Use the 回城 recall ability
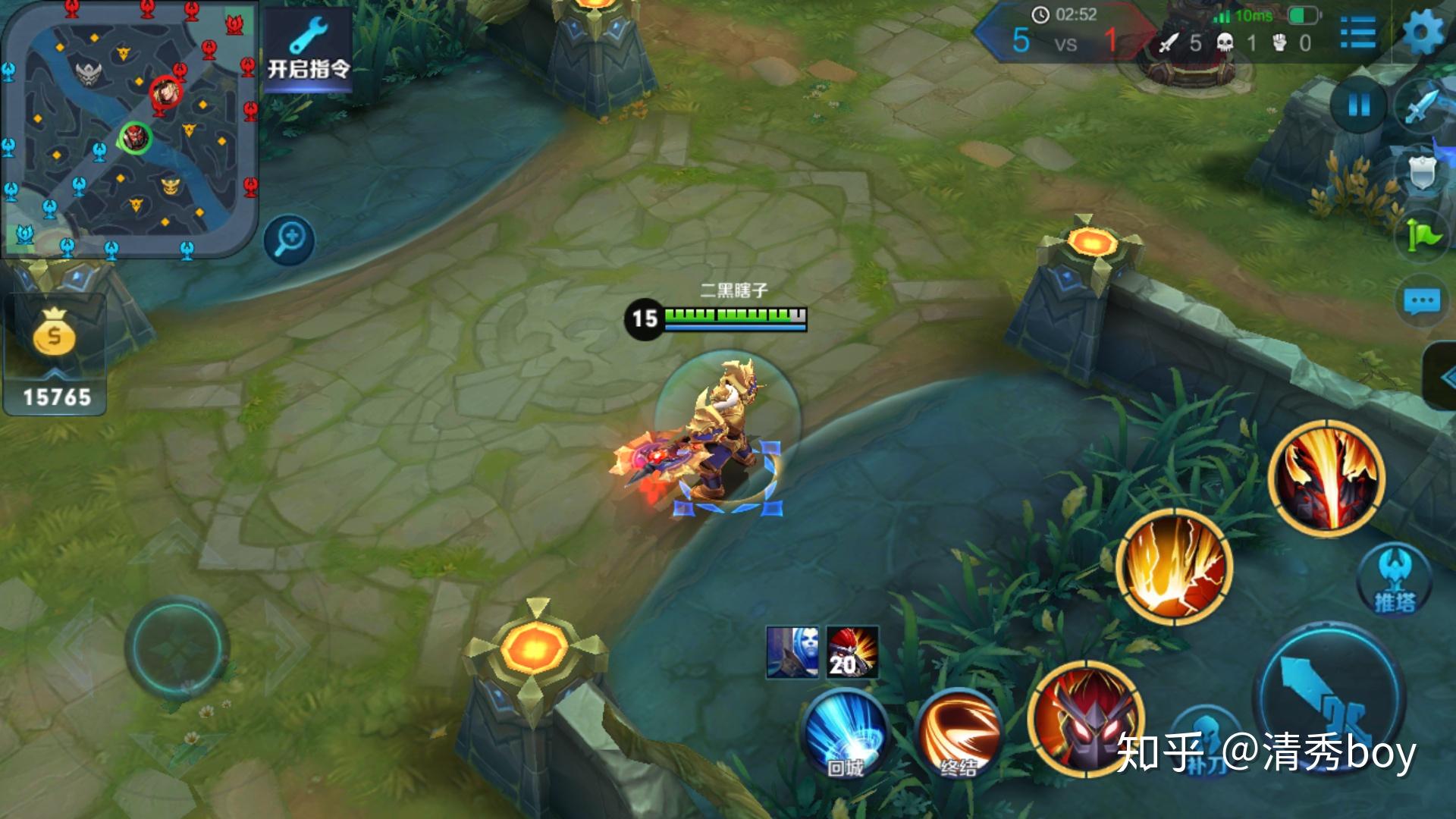 (845, 733)
